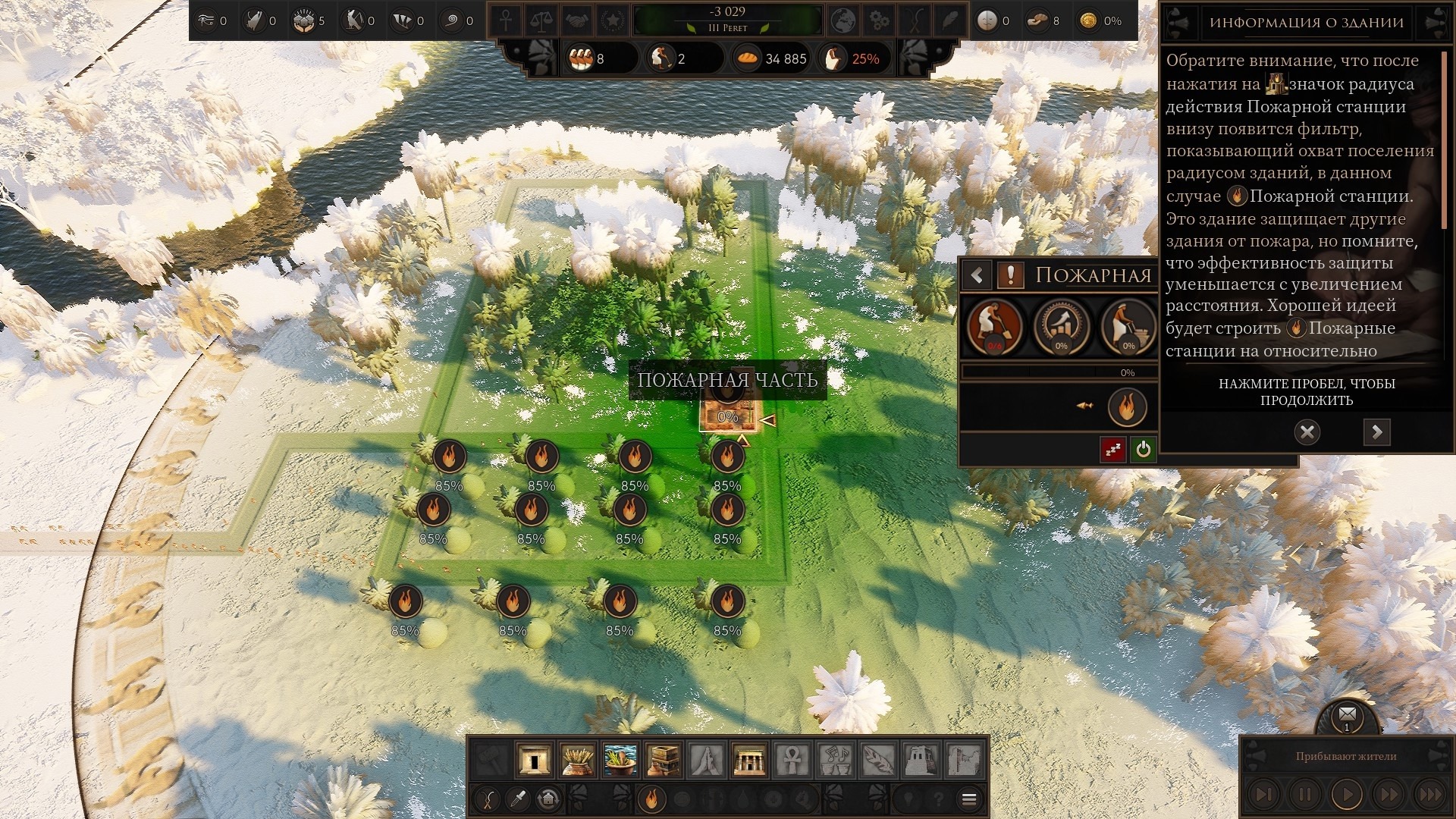Open the crates and pottery storage category
This screenshot has width=1456, height=819.
click(x=663, y=759)
